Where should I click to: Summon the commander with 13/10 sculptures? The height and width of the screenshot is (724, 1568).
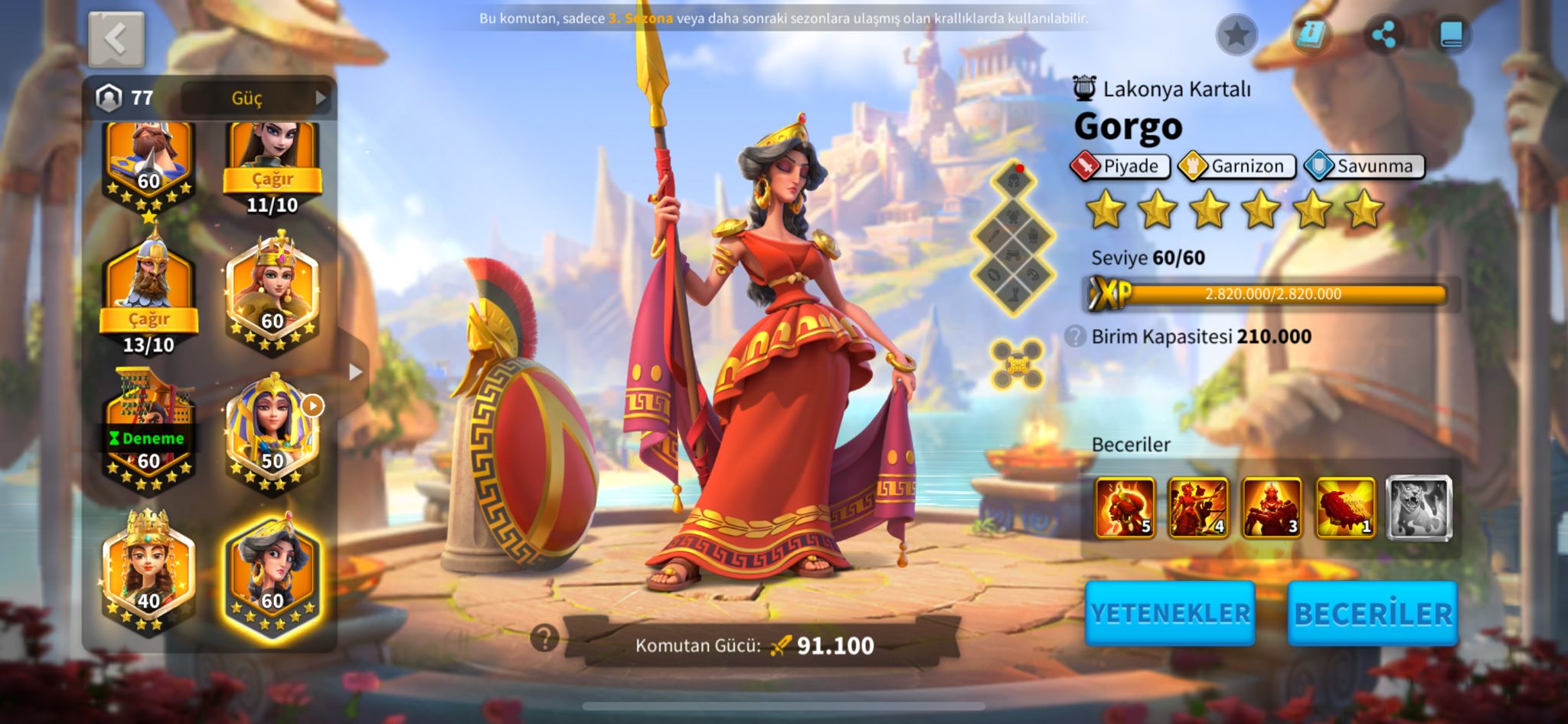tap(149, 318)
